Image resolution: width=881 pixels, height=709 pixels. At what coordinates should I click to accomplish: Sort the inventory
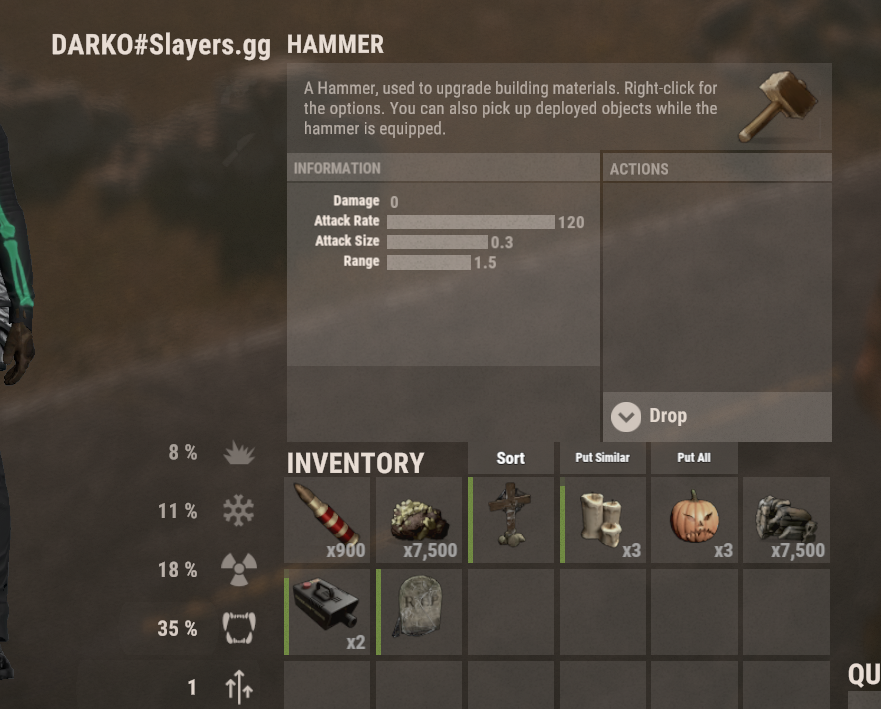tap(510, 458)
